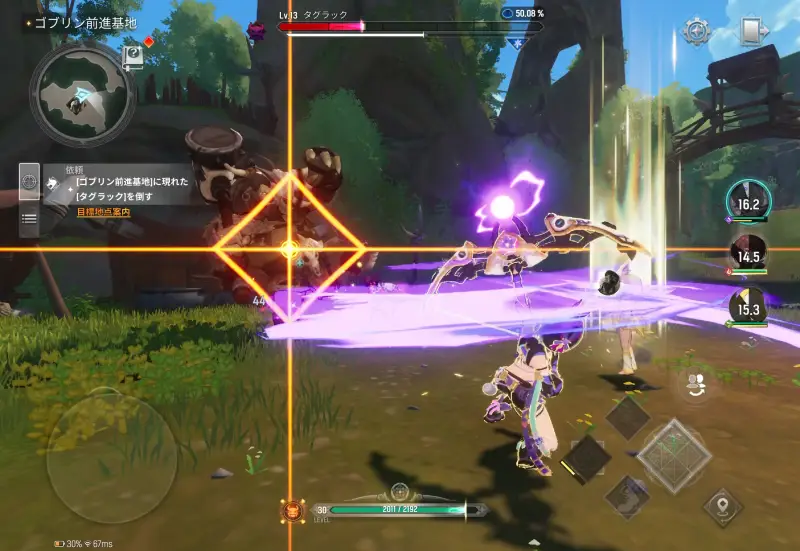Select the quest tracker target tab
The image size is (800, 551).
(29, 183)
